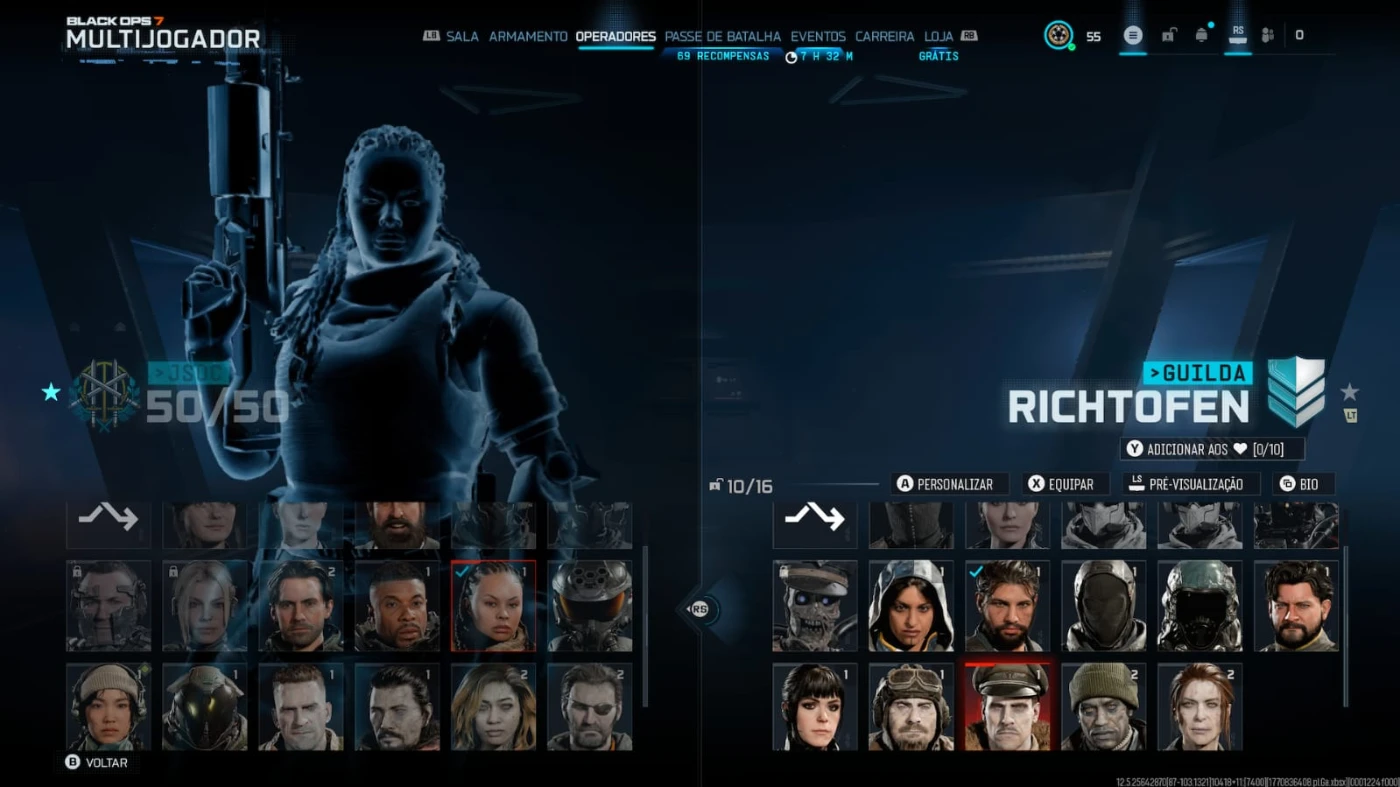Image resolution: width=1400 pixels, height=787 pixels.
Task: Pick the operator wearing a green beanie
Action: 1103,706
